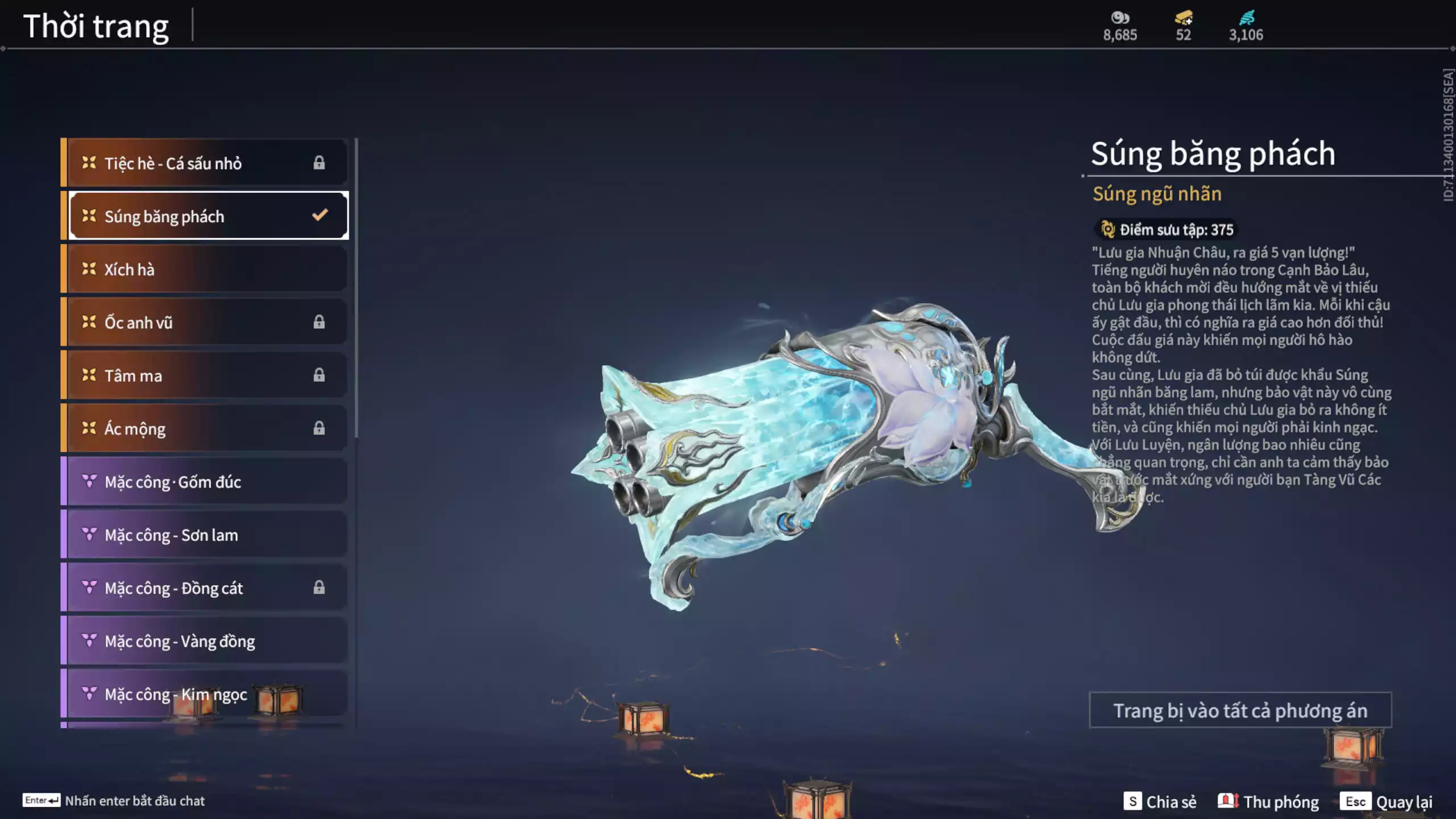Image resolution: width=1456 pixels, height=819 pixels.
Task: Click the gold ticket currency icon
Action: coord(1184,18)
